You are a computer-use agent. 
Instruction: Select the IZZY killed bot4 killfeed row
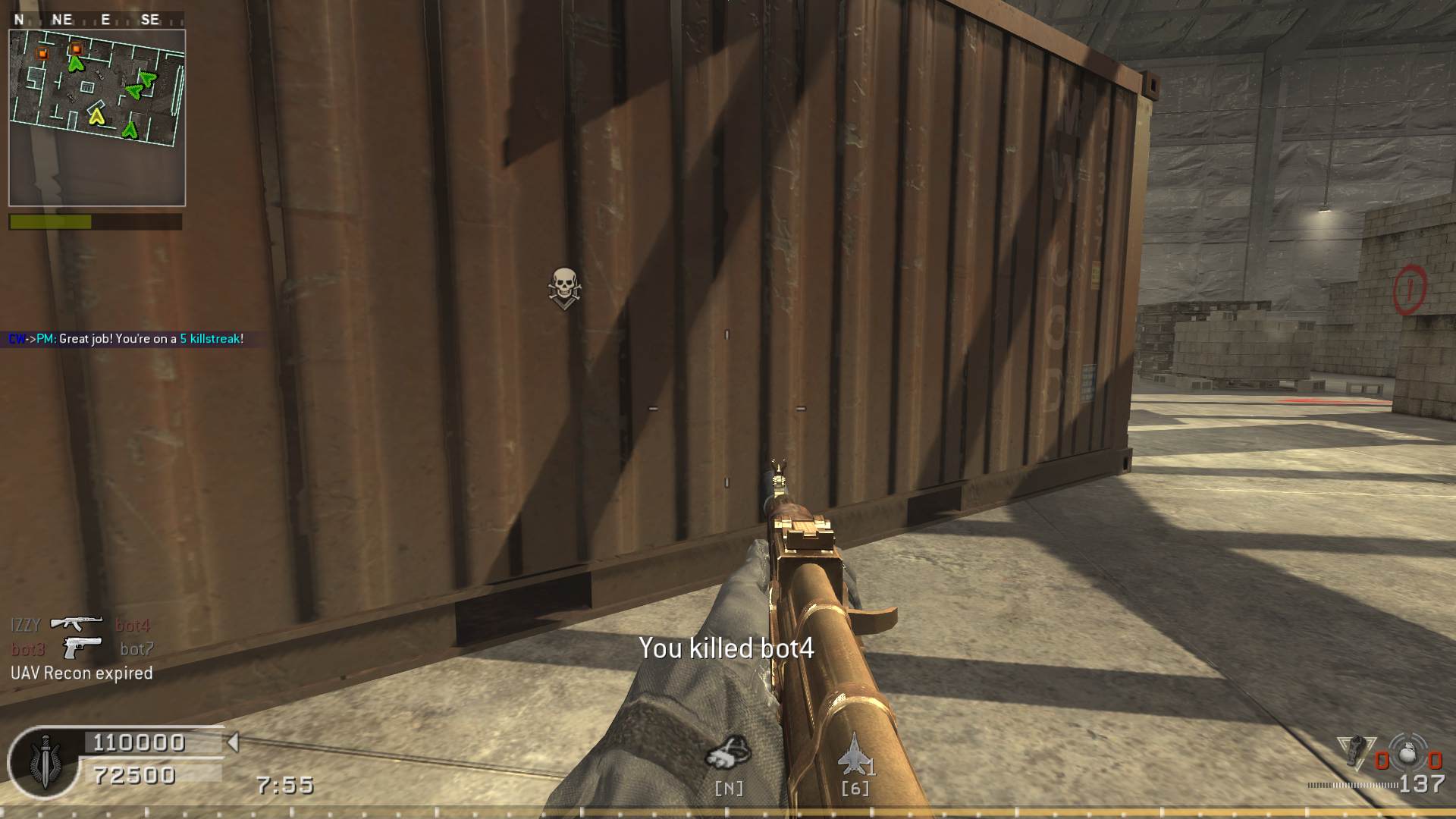click(x=80, y=625)
